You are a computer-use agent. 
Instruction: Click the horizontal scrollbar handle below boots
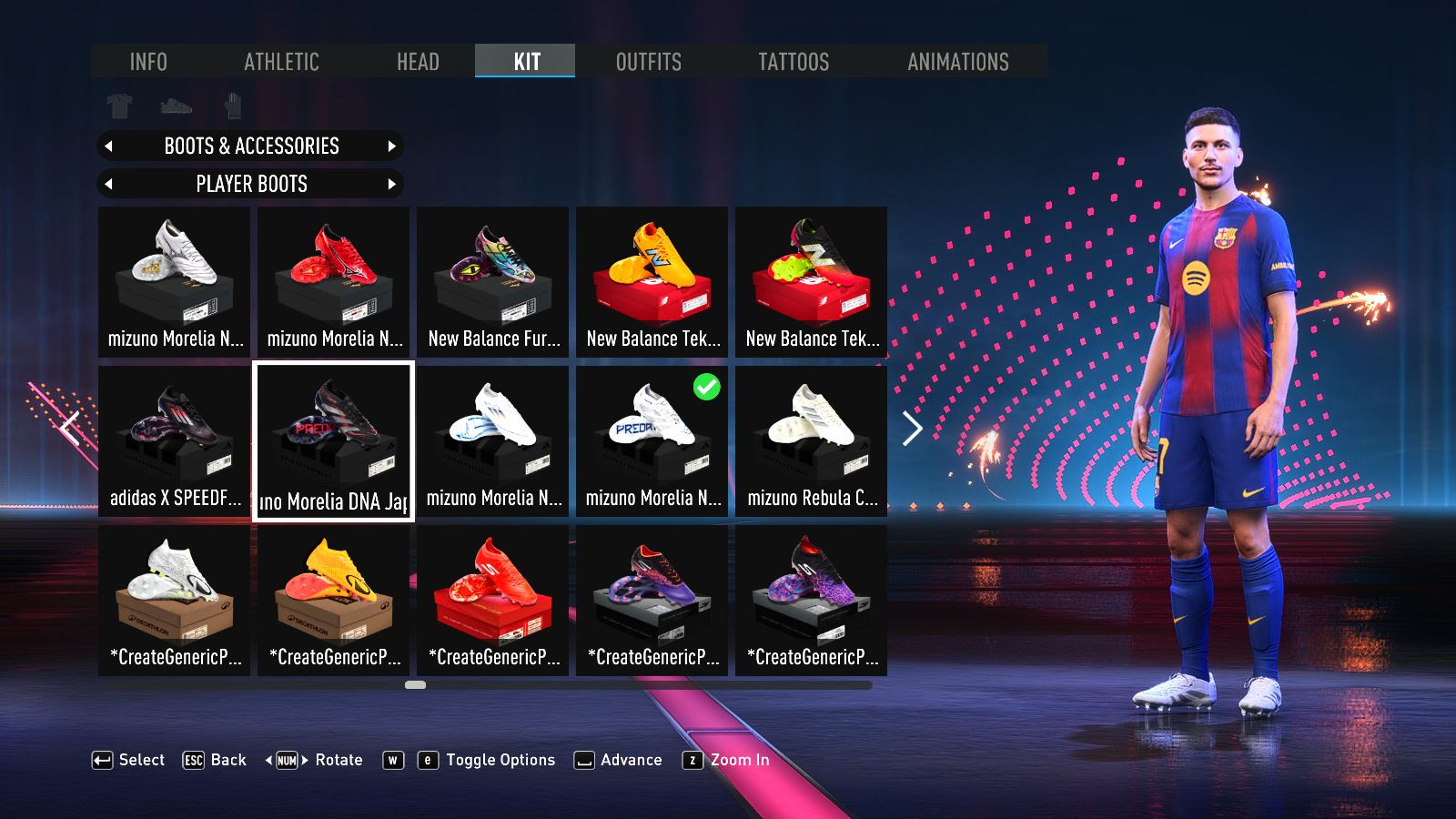415,684
